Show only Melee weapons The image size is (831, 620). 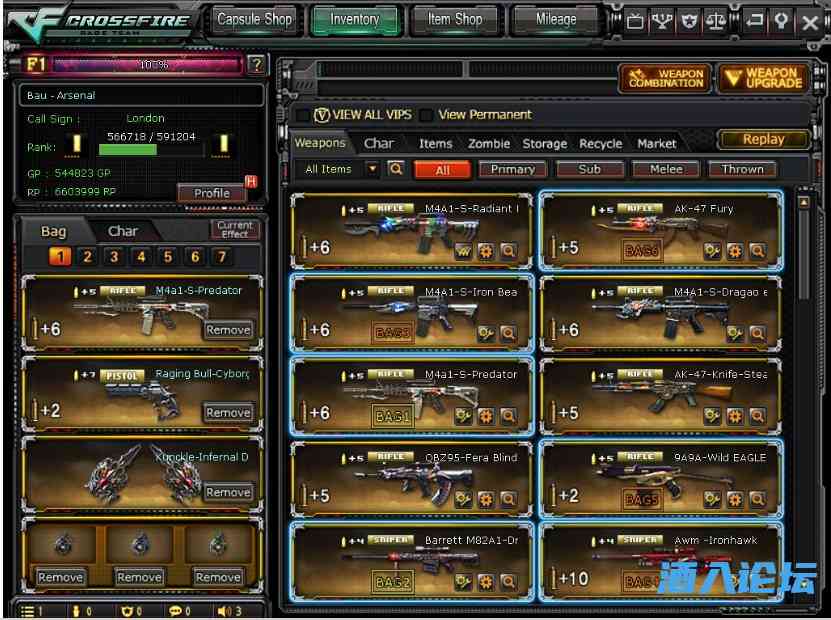coord(666,170)
